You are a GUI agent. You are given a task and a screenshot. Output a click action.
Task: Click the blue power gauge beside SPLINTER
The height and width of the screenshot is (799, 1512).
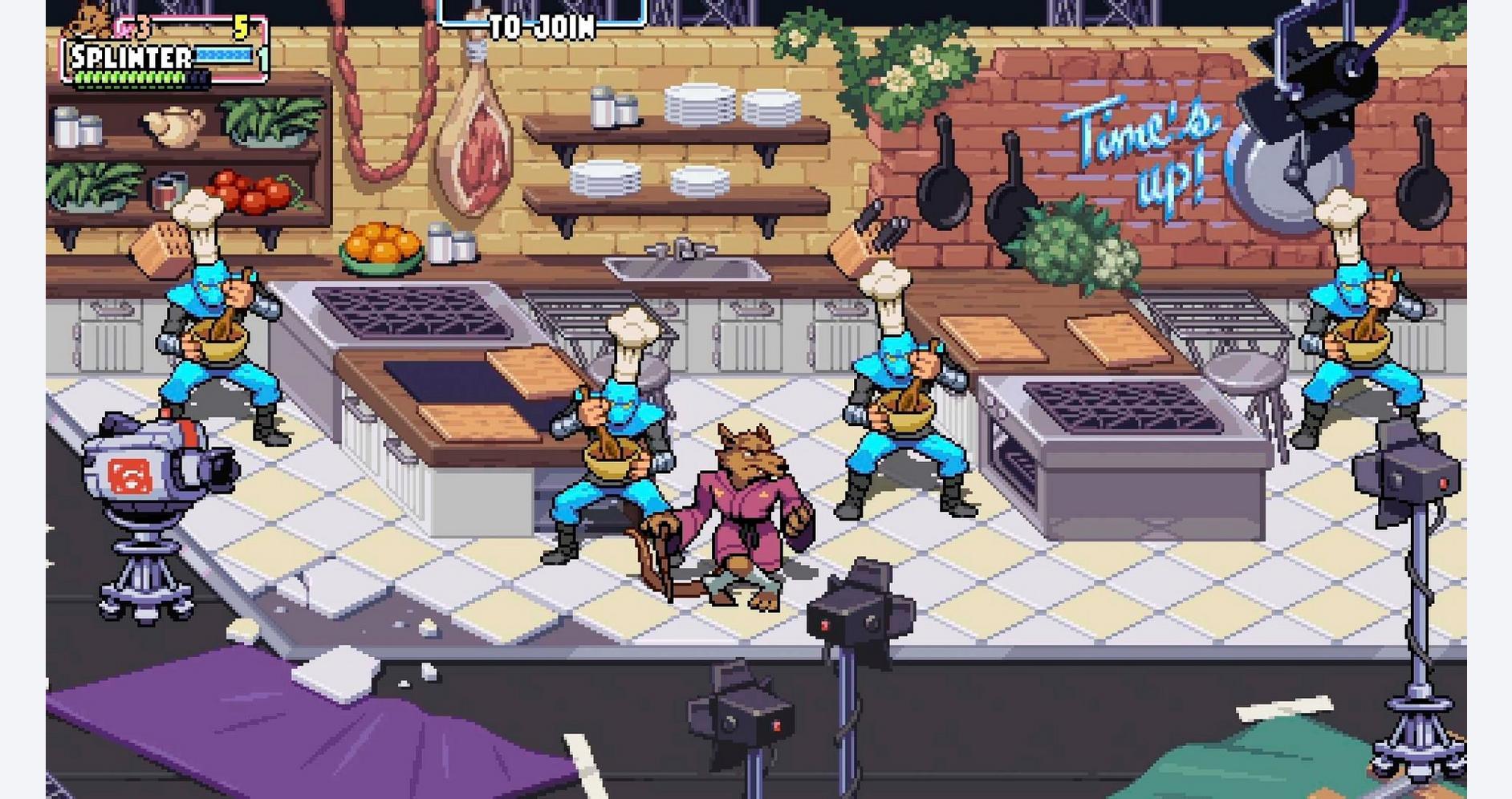pyautogui.click(x=223, y=55)
